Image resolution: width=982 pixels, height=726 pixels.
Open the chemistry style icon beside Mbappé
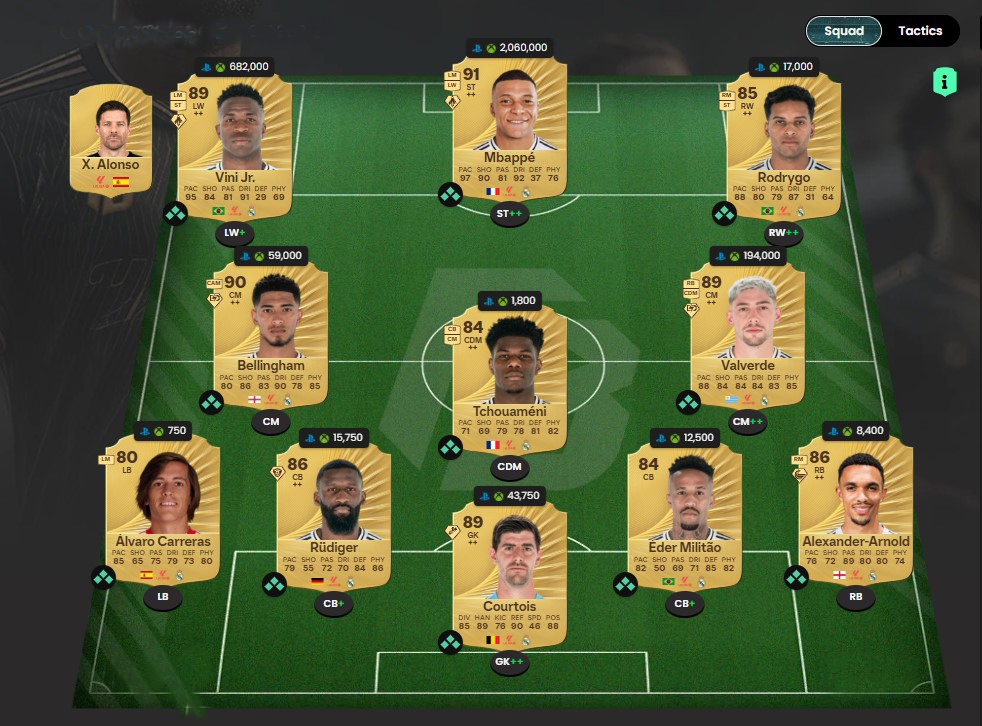click(x=450, y=195)
